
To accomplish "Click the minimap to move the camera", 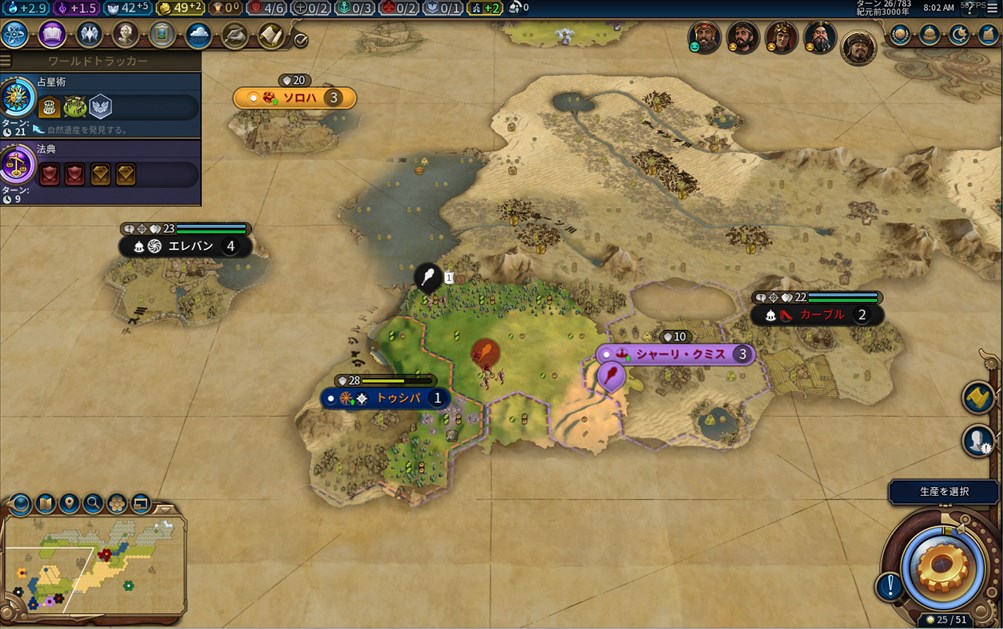I will (95, 565).
